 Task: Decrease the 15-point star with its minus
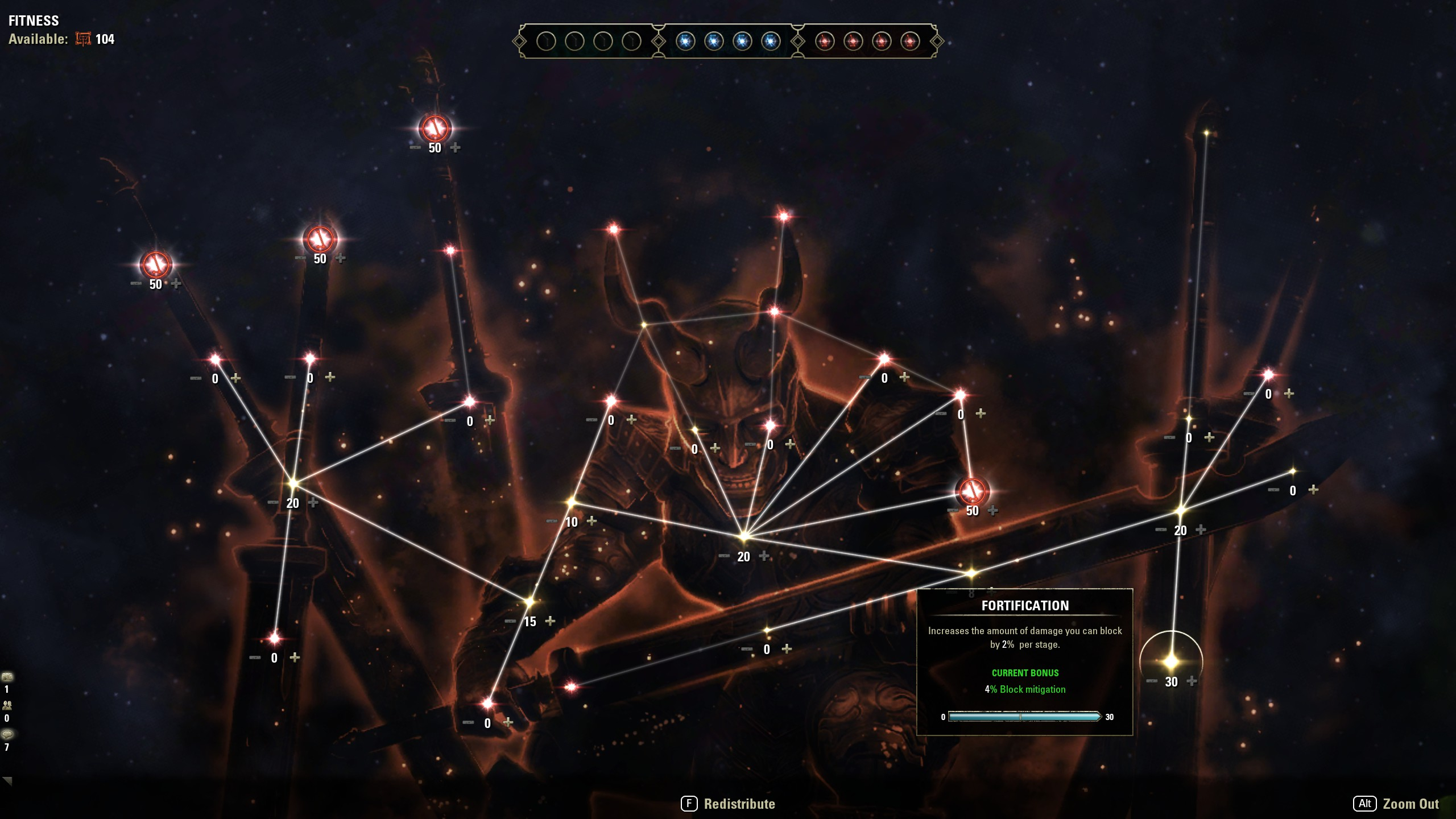(x=510, y=621)
